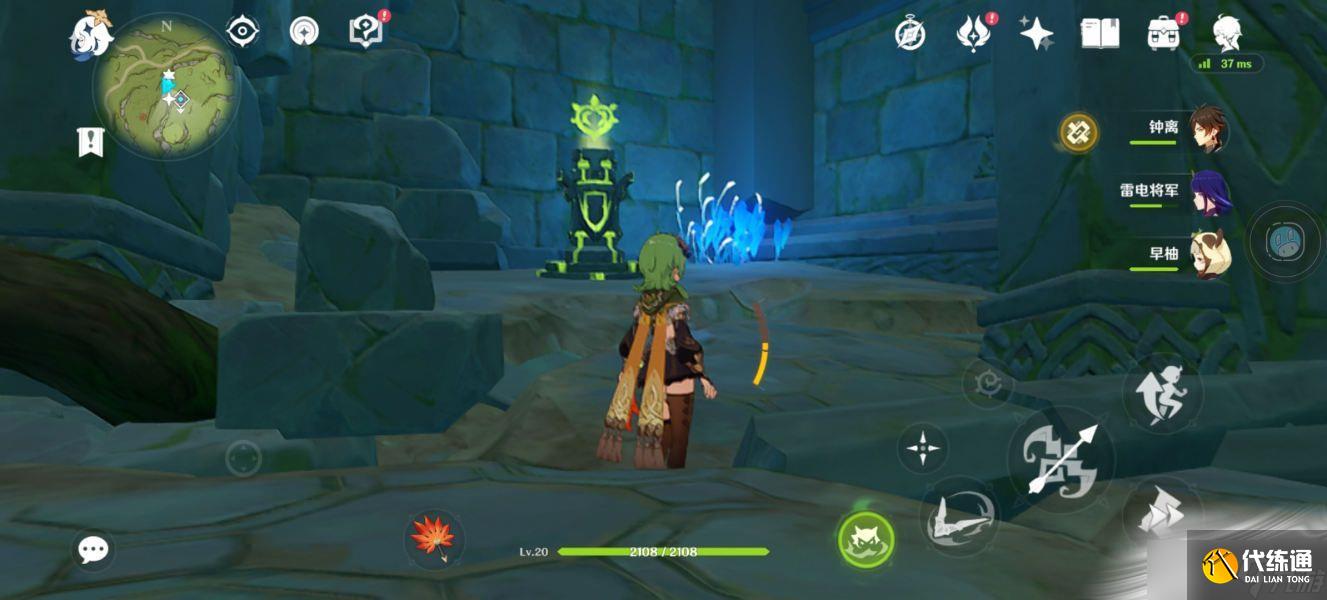Toggle the aiming crosshair mode button
The image size is (1327, 600).
921,447
